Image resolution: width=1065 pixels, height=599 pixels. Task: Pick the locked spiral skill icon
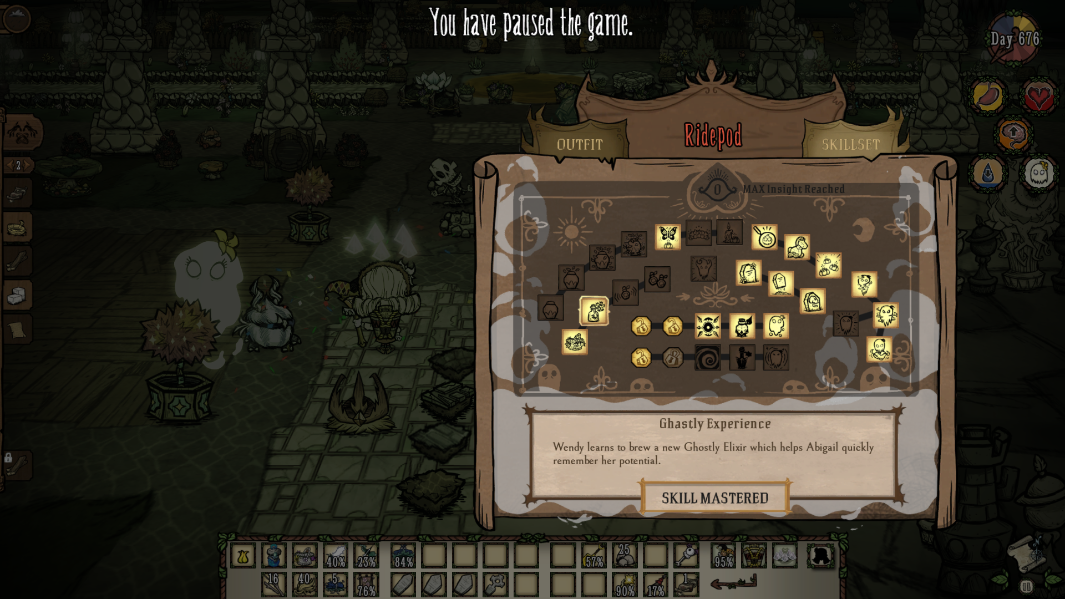point(707,358)
